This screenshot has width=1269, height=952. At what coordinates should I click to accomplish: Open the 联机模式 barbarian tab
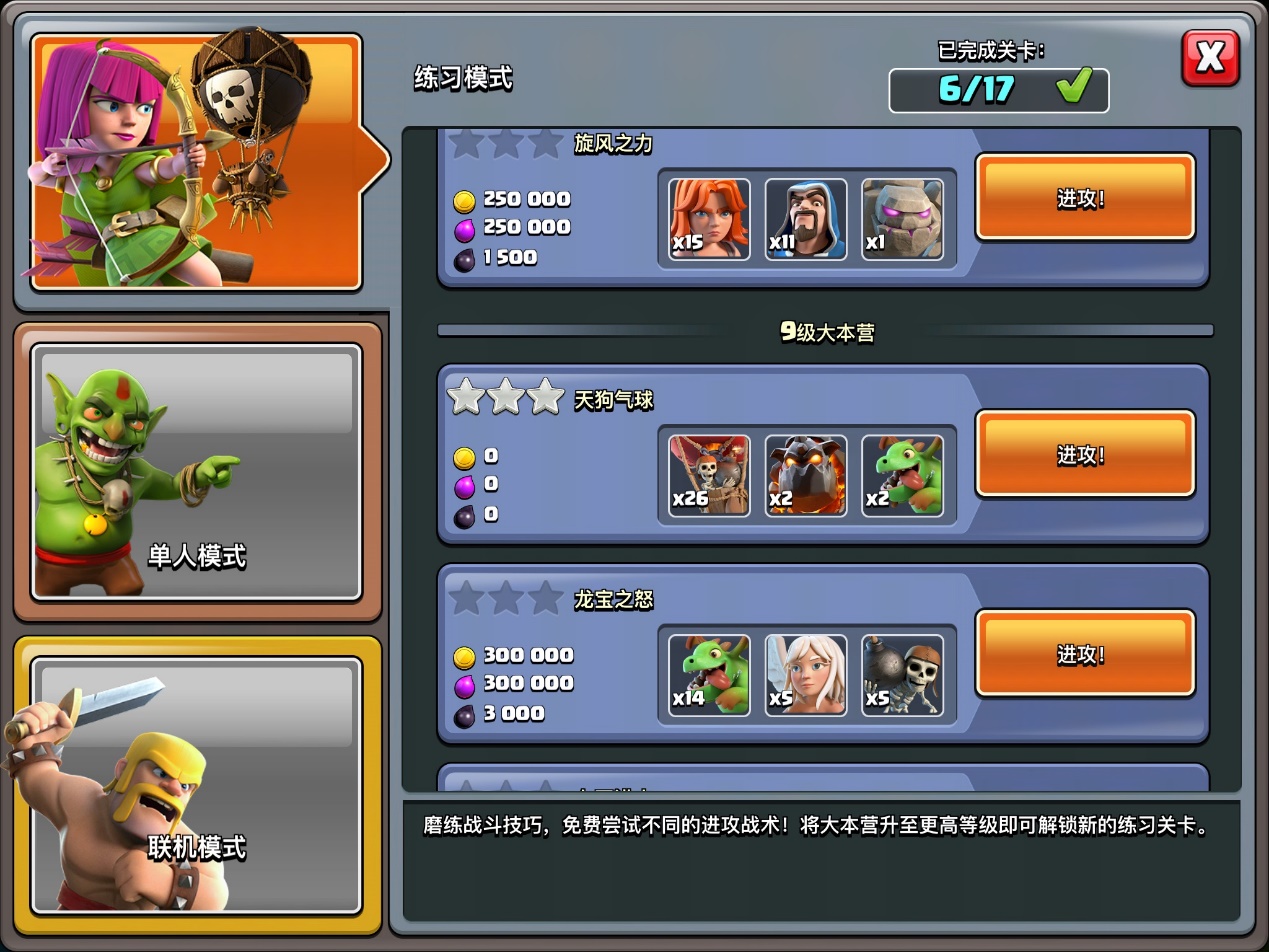(196, 785)
